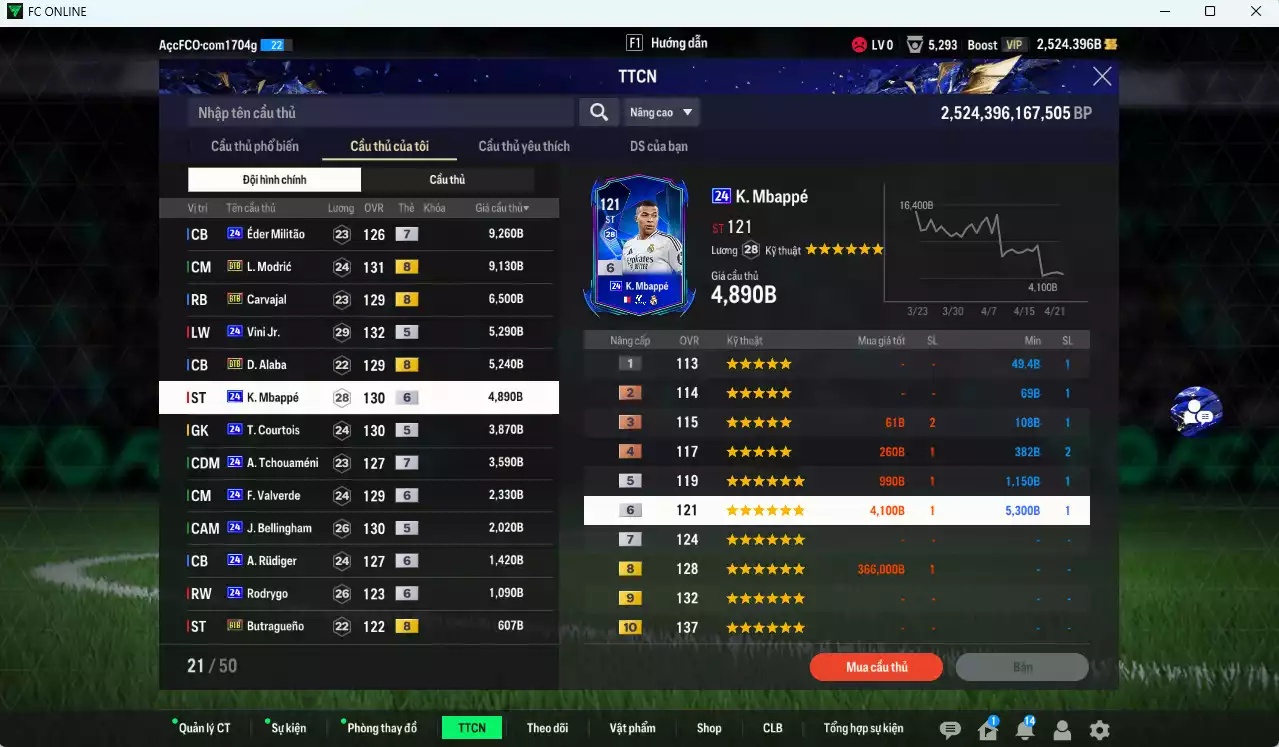Select the T. Courtois goalkeeper row
1279x747 pixels.
coord(358,430)
